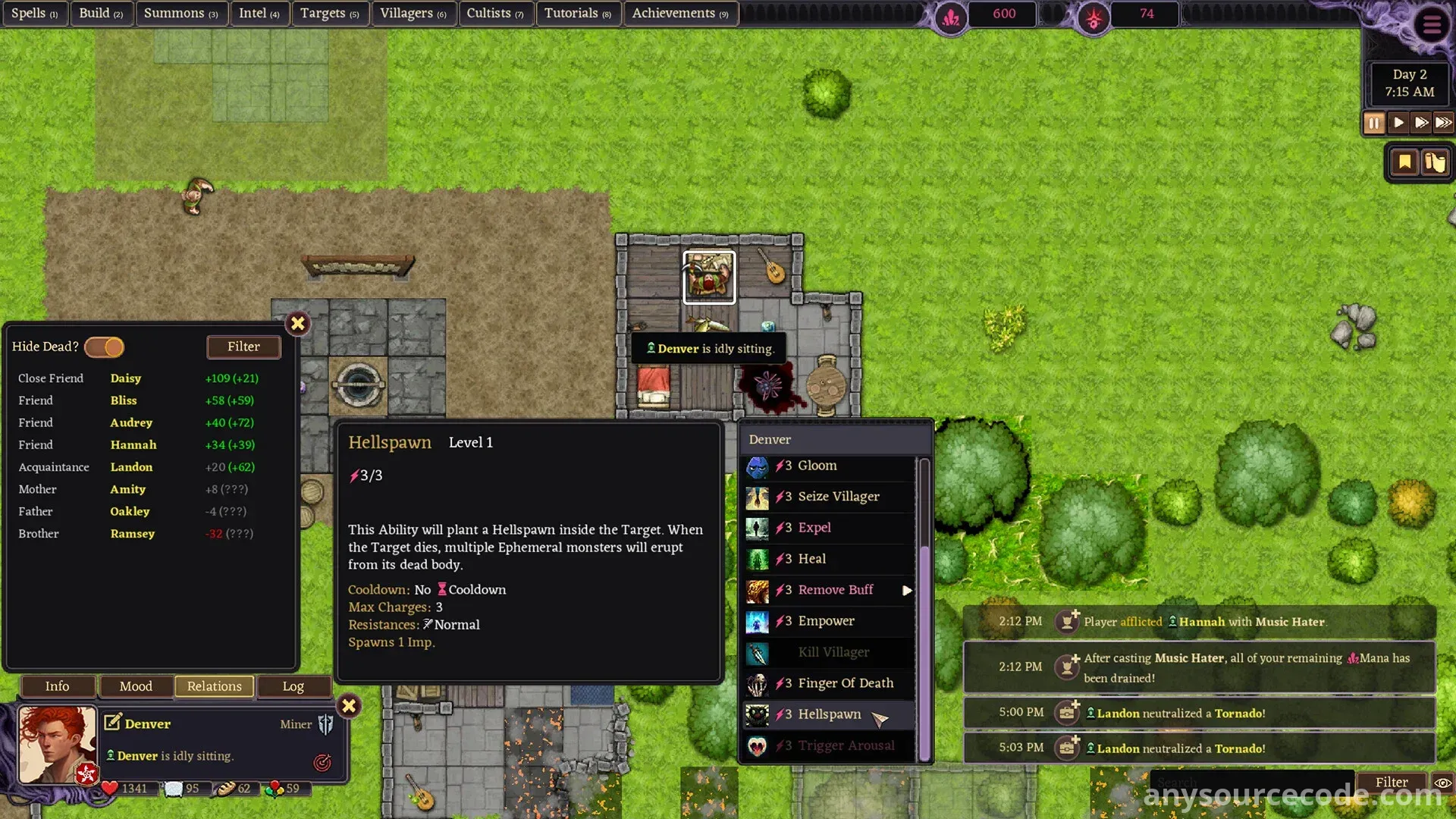Open the Summons menu
This screenshot has width=1456, height=819.
point(180,13)
